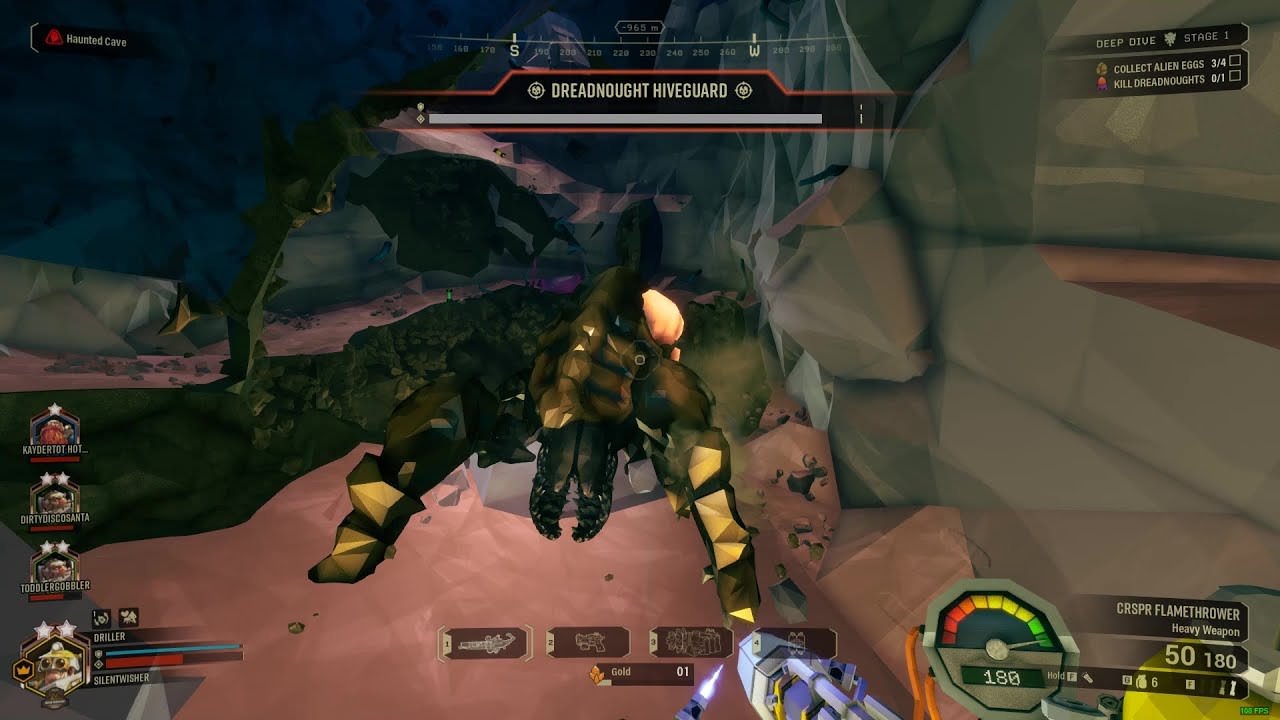Toggle the flashlight flare icon by Hold F
The width and height of the screenshot is (1280, 720).
(1089, 679)
